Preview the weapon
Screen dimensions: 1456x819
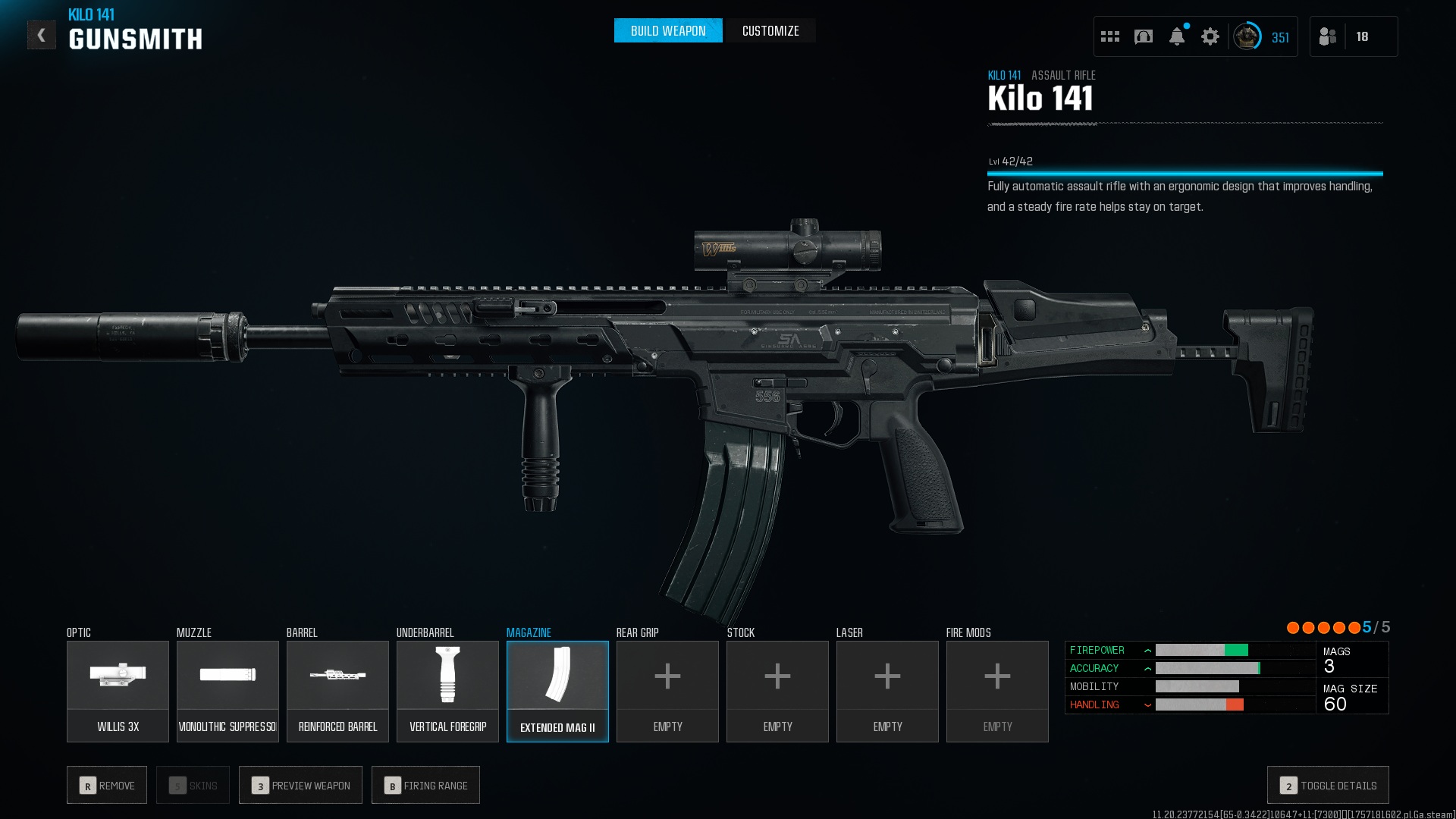pos(300,785)
